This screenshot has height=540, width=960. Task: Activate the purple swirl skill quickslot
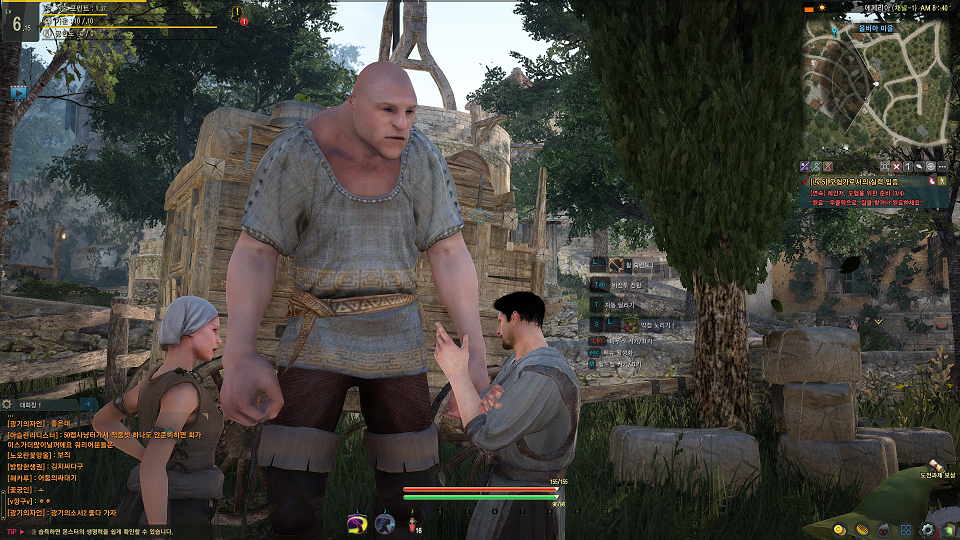[x=355, y=523]
